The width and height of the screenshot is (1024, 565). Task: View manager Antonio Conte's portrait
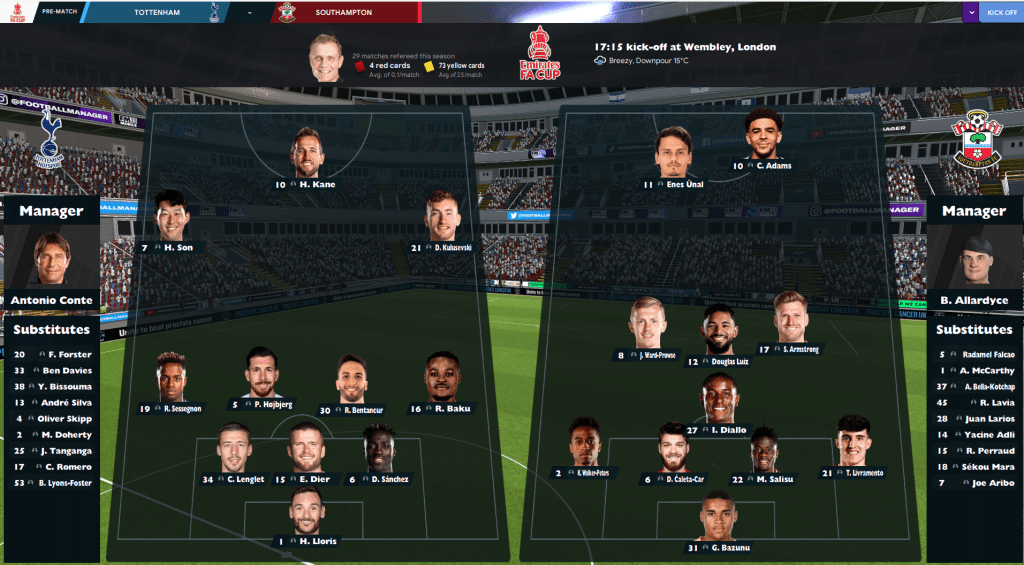pyautogui.click(x=50, y=260)
